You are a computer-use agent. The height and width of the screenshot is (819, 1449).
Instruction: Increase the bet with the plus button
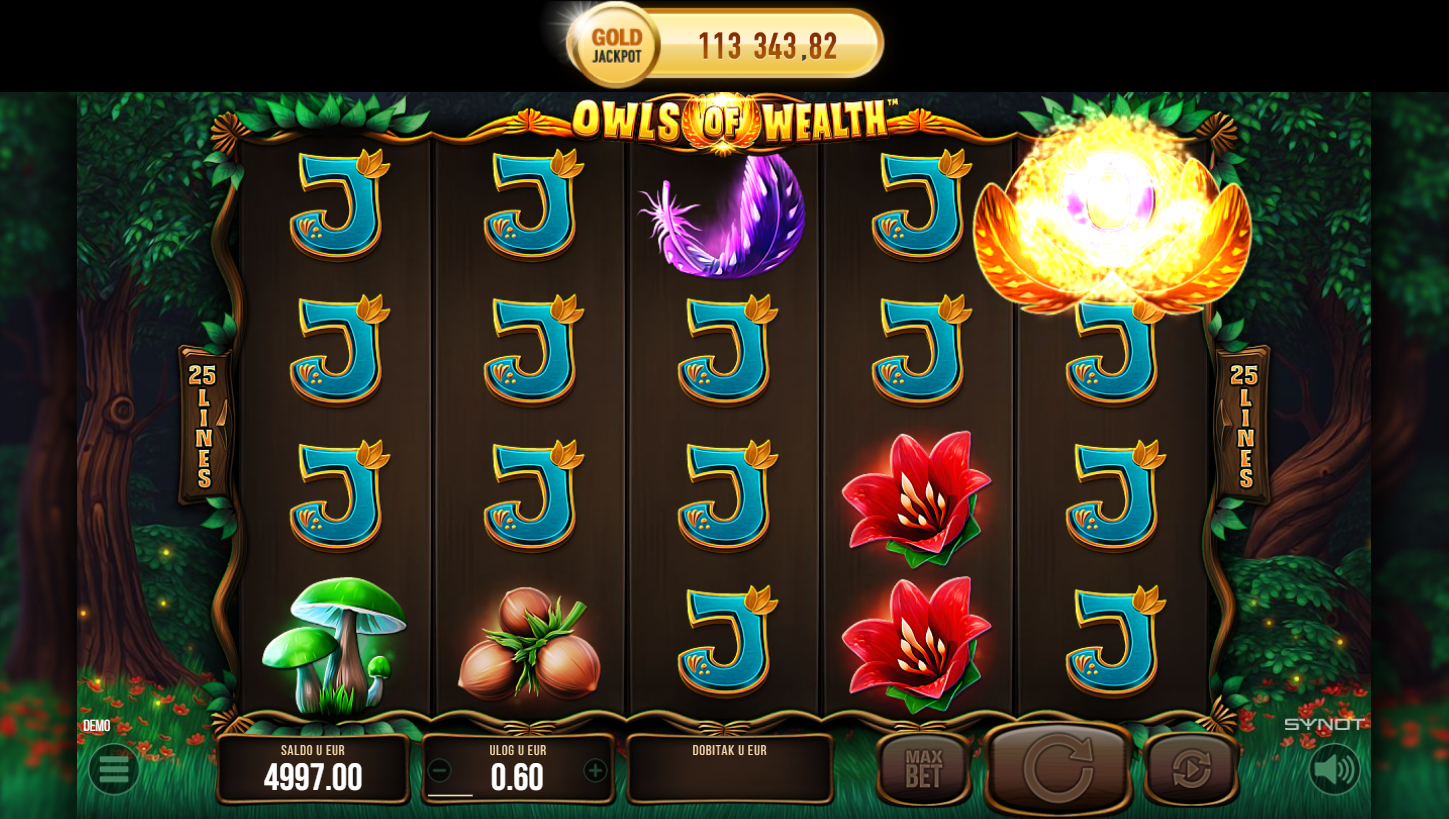595,770
